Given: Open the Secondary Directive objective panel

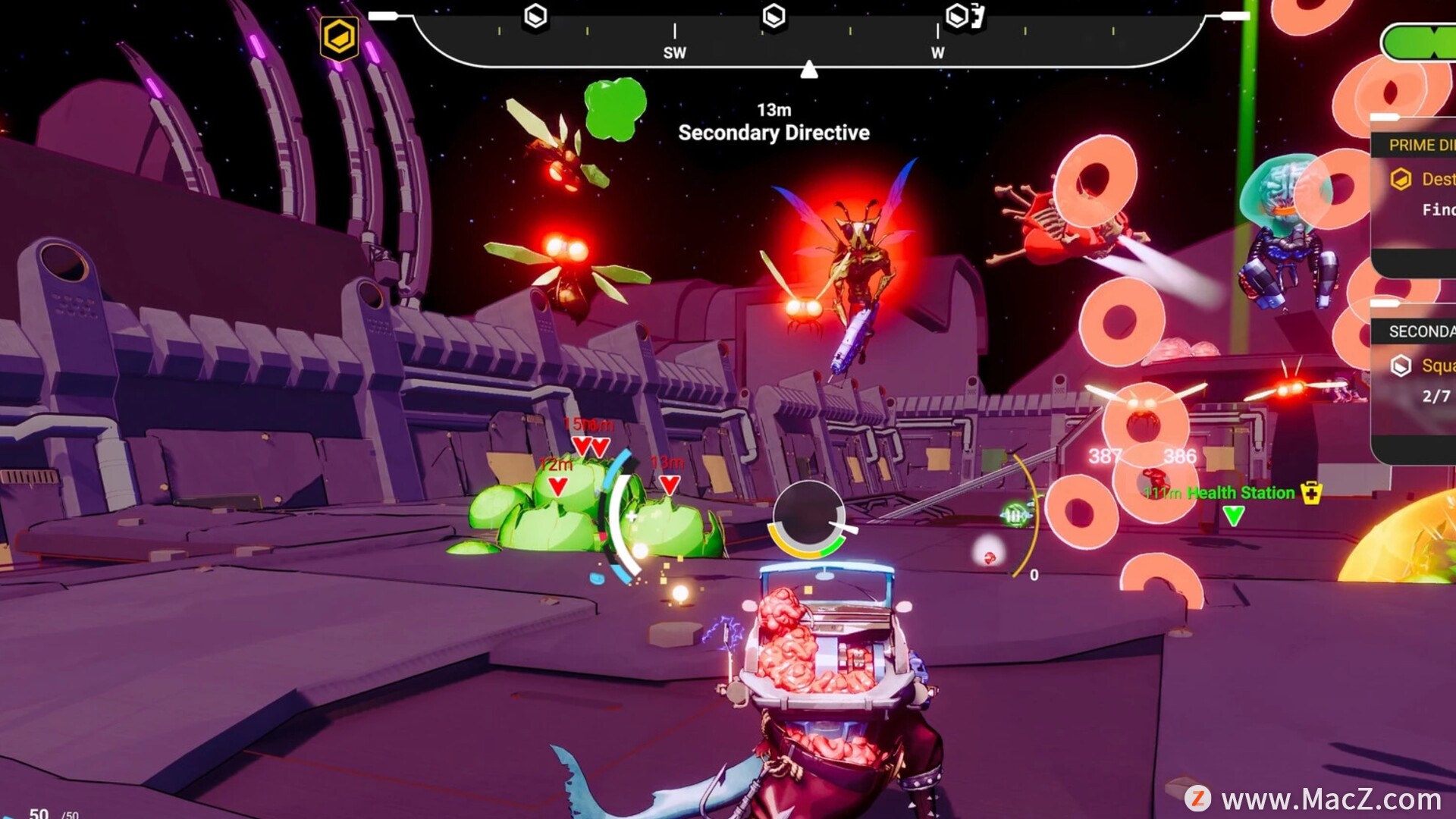Looking at the screenshot, I should 1420,331.
